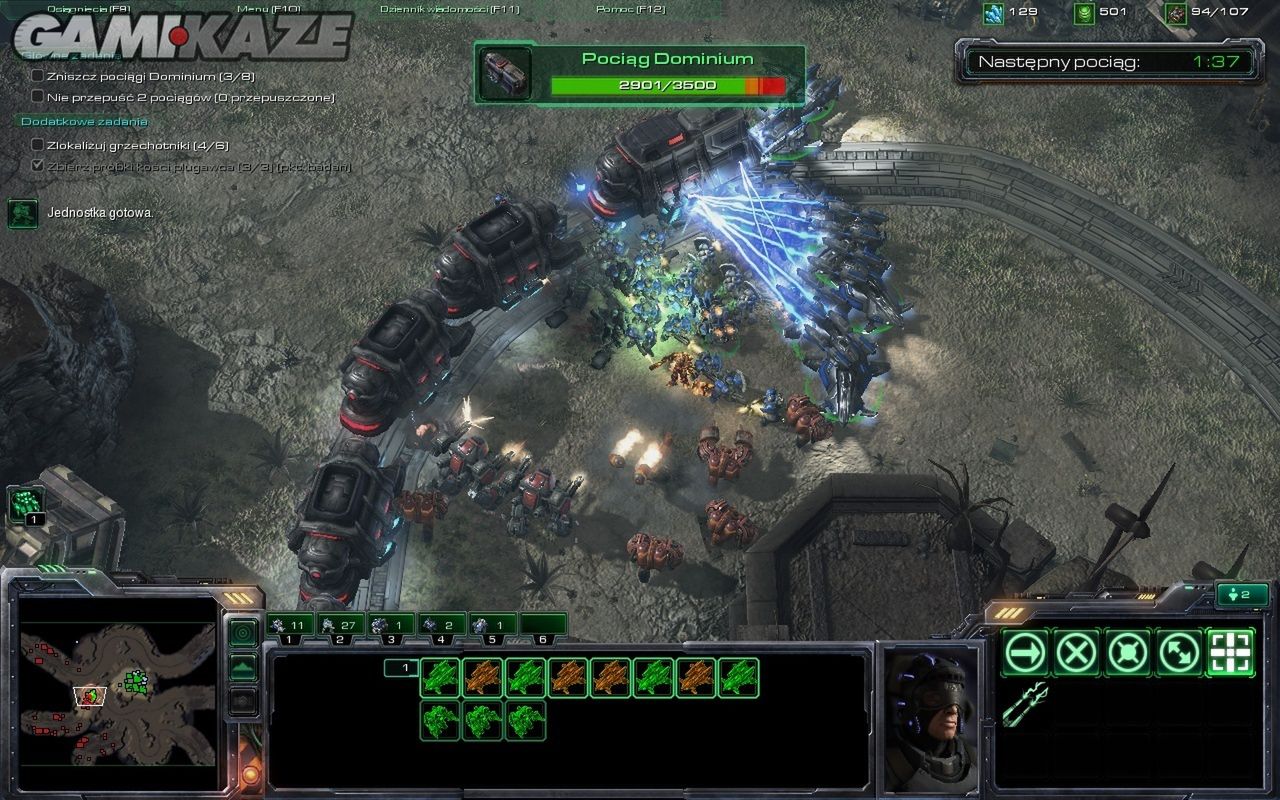Click the 'Jednostka gotowa' unit ready icon
This screenshot has width=1280, height=800.
click(23, 213)
